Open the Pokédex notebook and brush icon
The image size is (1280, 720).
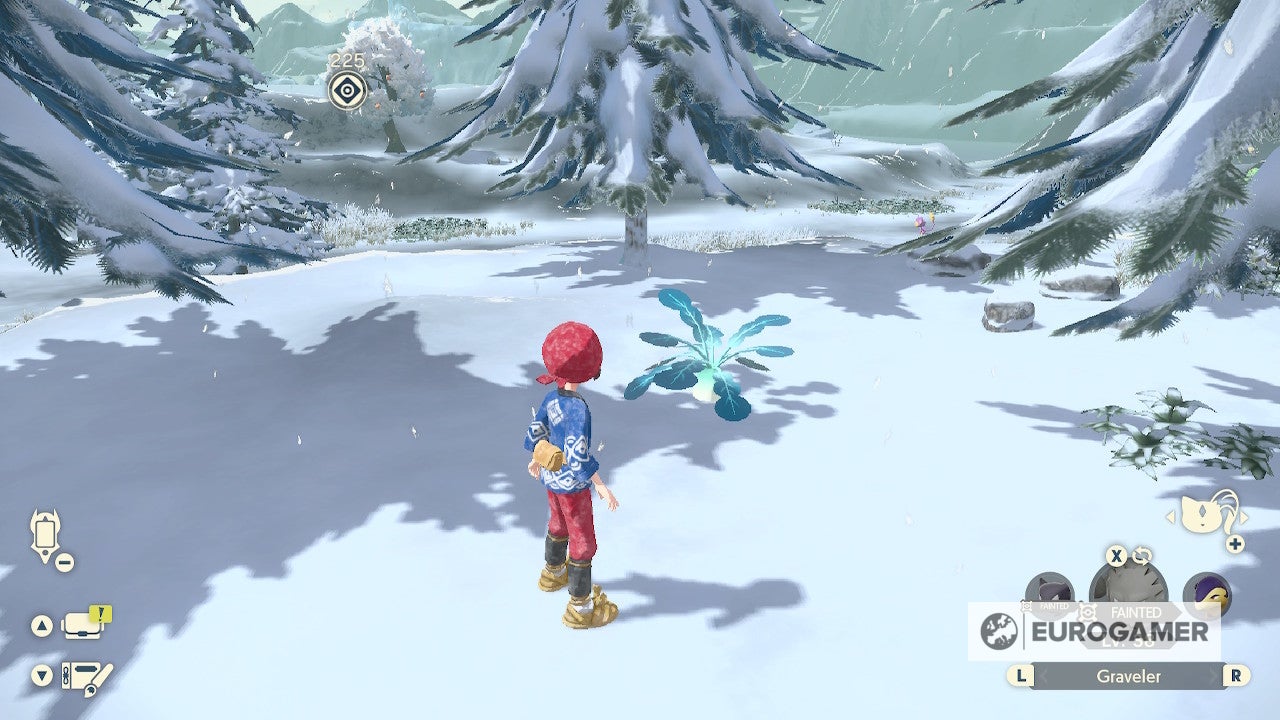(x=86, y=676)
